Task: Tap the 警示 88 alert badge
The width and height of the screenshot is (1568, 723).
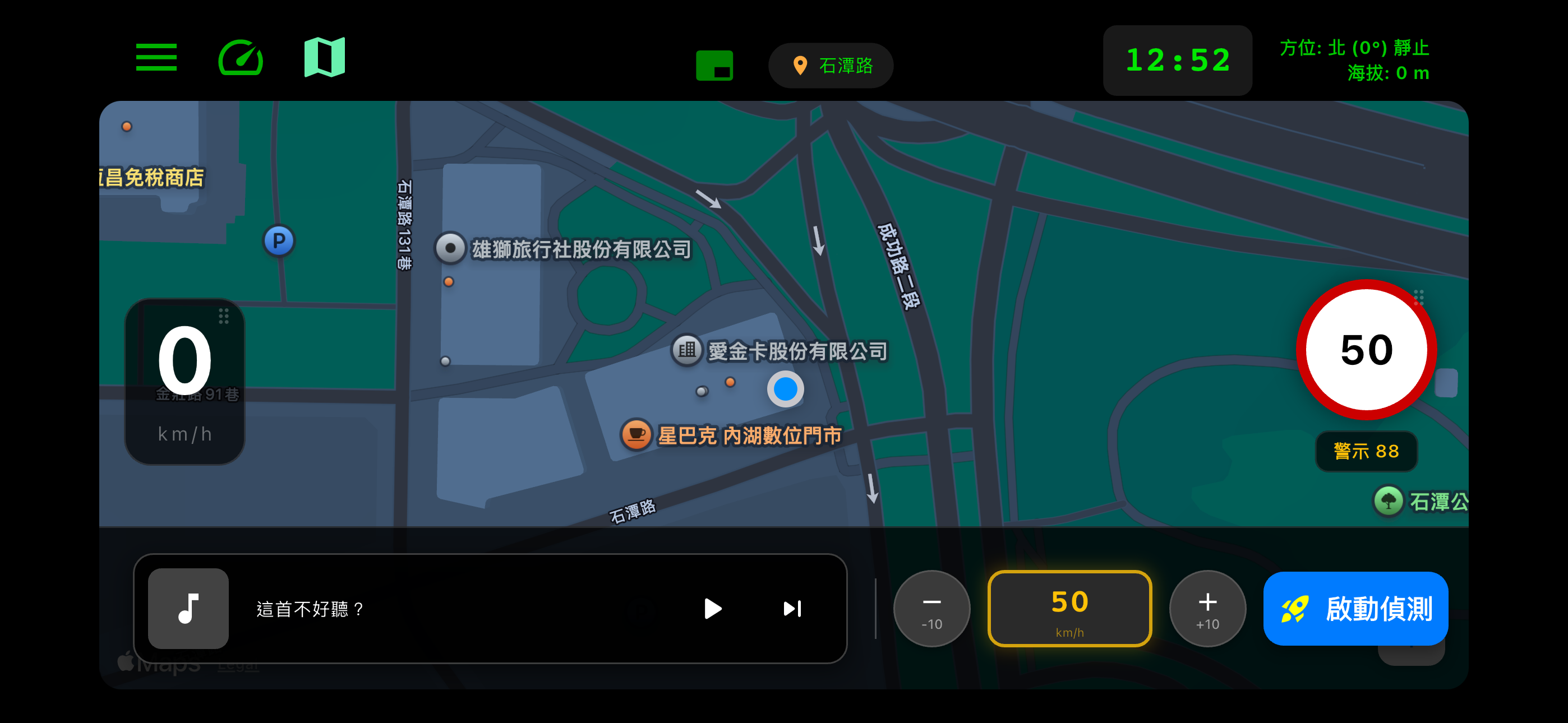Action: click(x=1366, y=452)
